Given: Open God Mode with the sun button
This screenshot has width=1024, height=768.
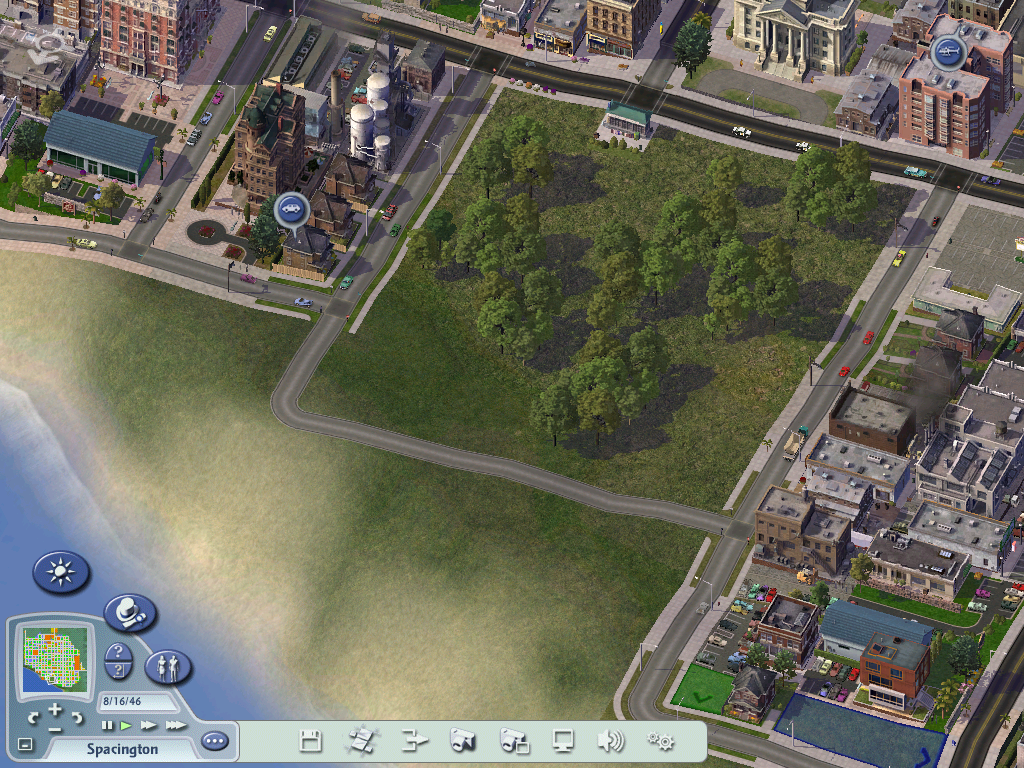Looking at the screenshot, I should tap(61, 572).
